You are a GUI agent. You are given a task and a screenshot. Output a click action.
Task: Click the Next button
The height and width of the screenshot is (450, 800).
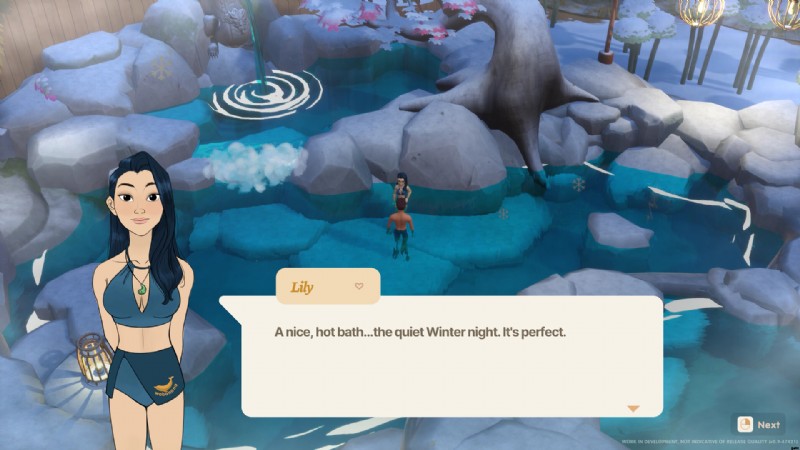pos(759,424)
